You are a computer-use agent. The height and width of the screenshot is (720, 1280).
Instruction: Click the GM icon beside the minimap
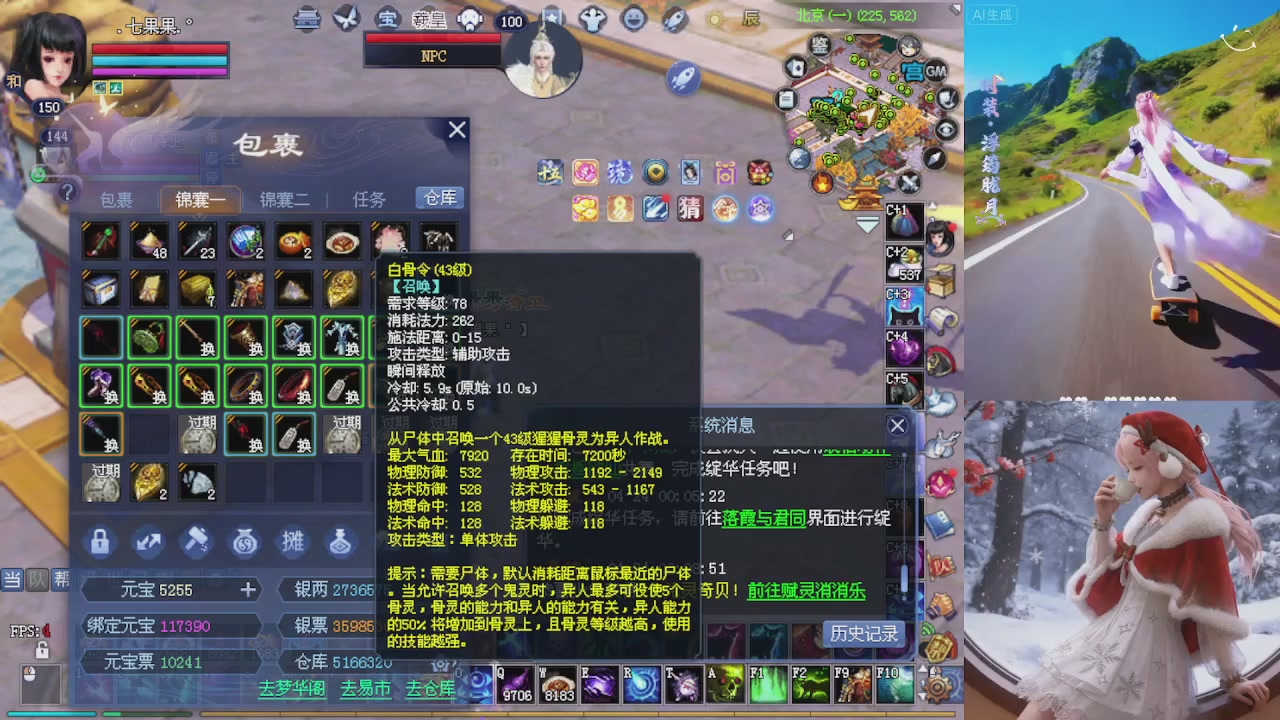point(935,71)
